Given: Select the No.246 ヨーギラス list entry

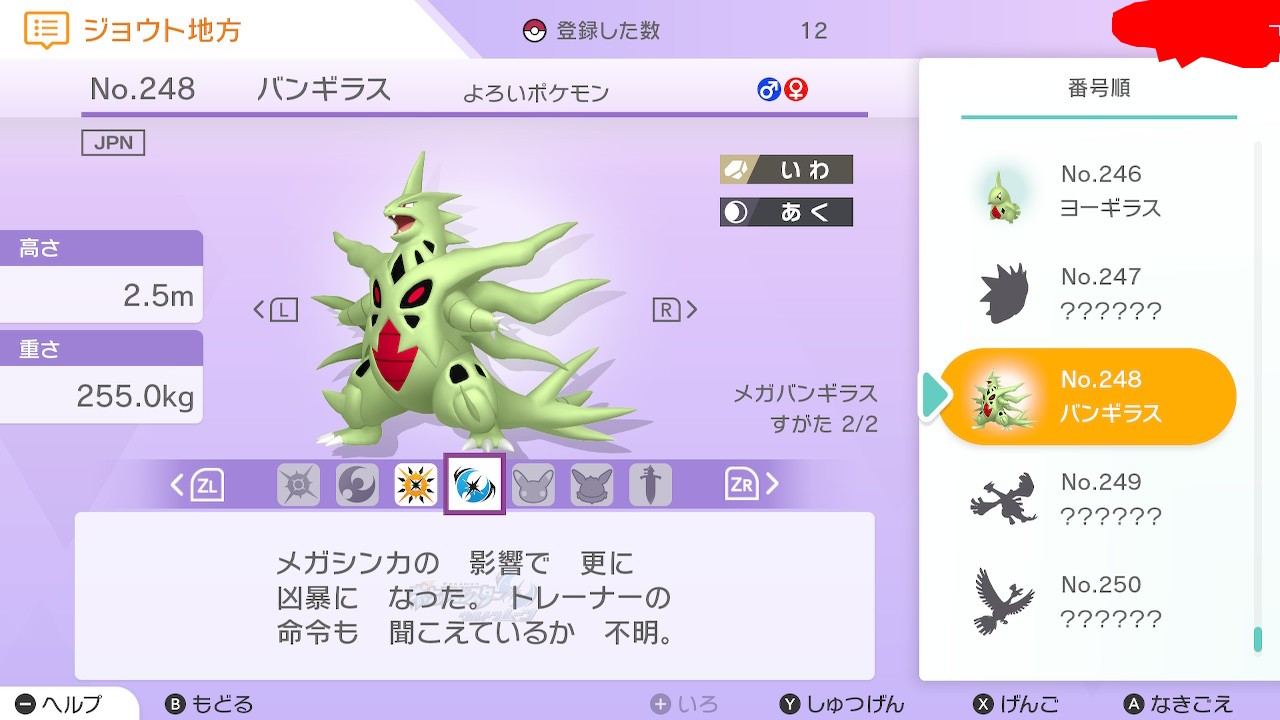Looking at the screenshot, I should [1088, 192].
